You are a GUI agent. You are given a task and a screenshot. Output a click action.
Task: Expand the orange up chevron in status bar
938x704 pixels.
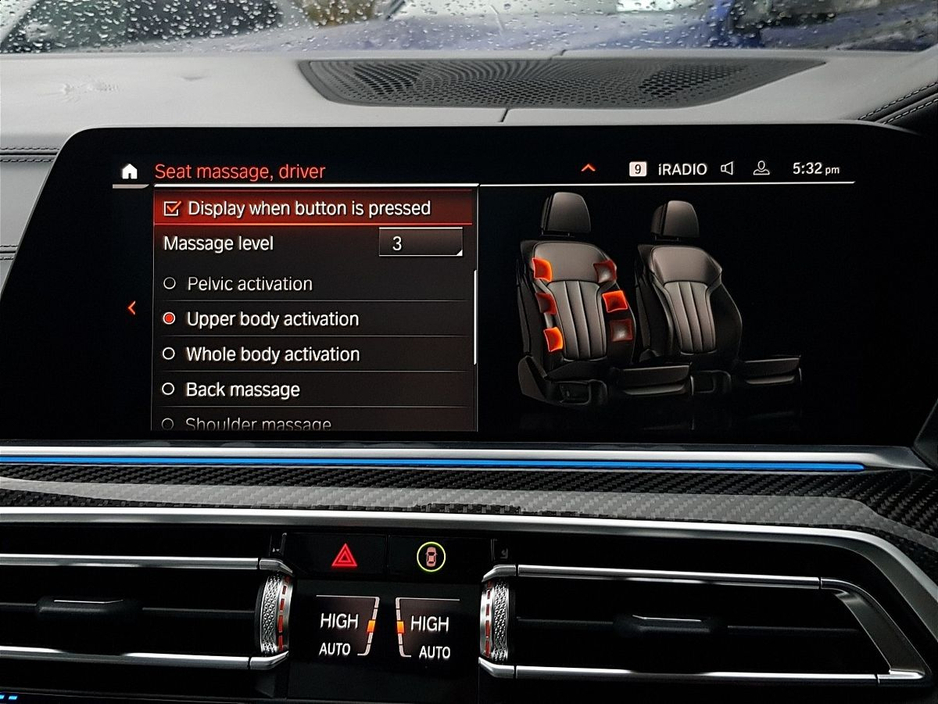pyautogui.click(x=588, y=168)
